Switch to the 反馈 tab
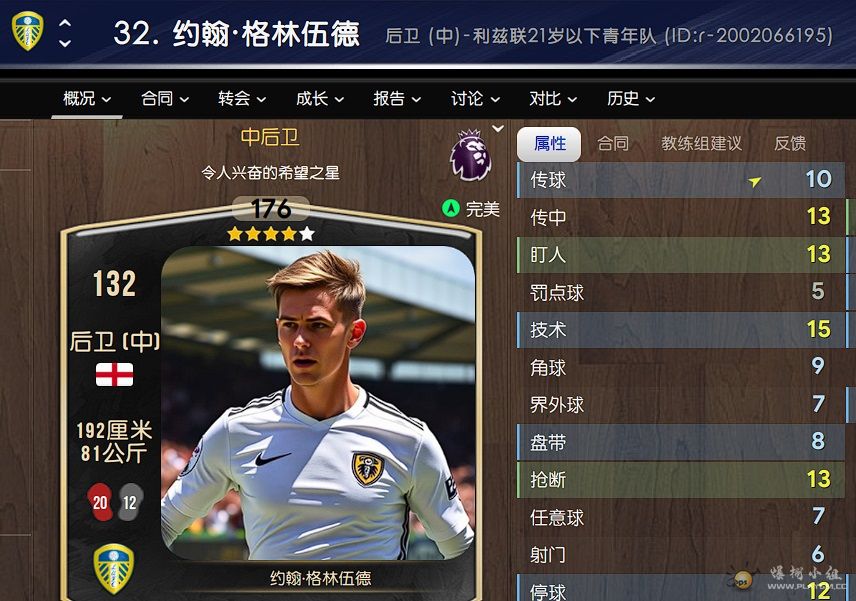Image resolution: width=856 pixels, height=601 pixels. [x=790, y=144]
